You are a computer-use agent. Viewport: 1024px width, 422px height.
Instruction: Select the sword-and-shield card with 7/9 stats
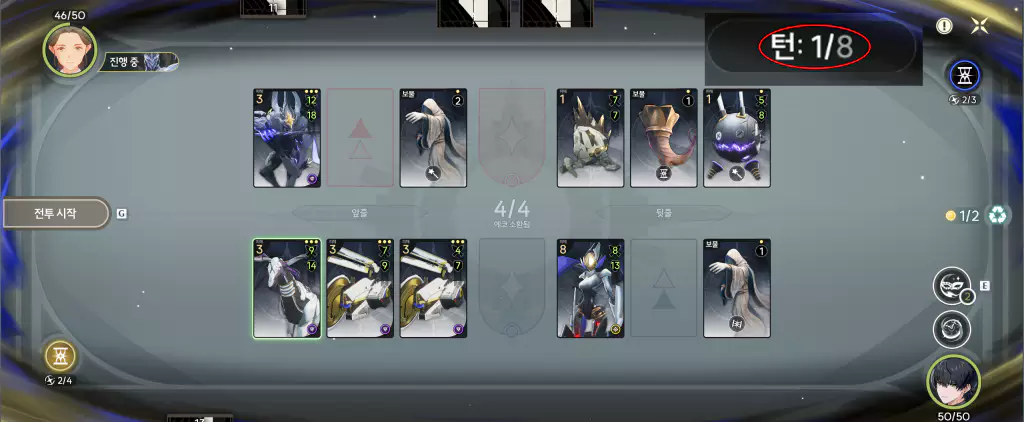[x=360, y=289]
